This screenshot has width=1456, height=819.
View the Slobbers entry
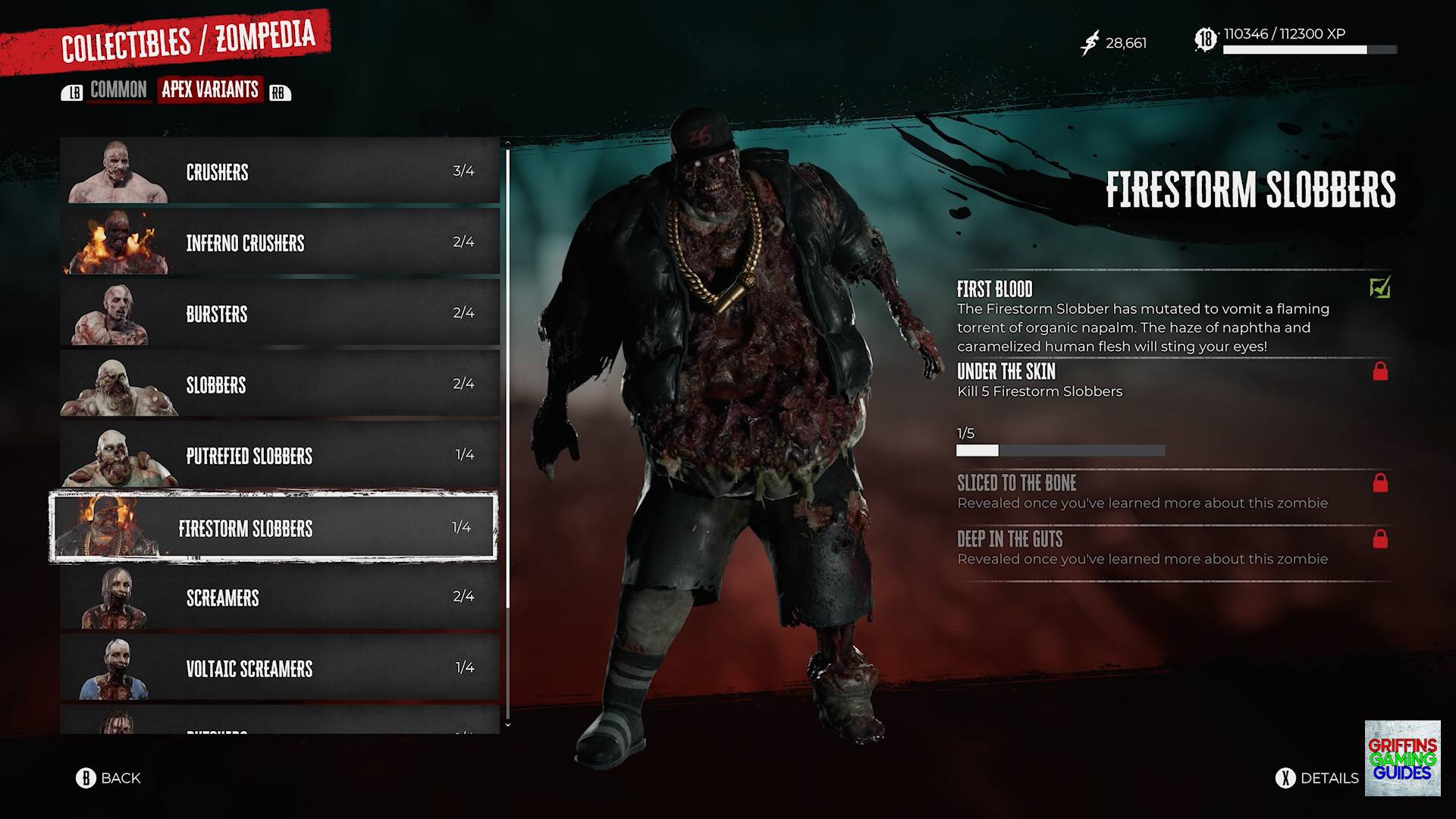pos(279,384)
